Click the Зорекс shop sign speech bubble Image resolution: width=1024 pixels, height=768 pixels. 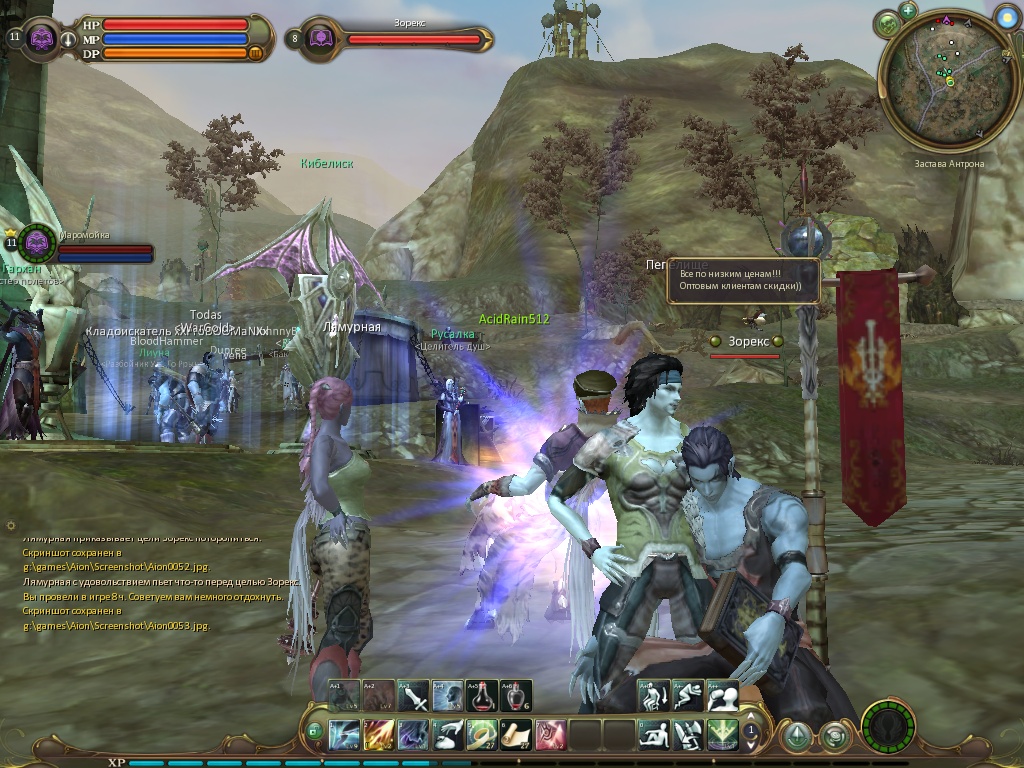(x=743, y=280)
